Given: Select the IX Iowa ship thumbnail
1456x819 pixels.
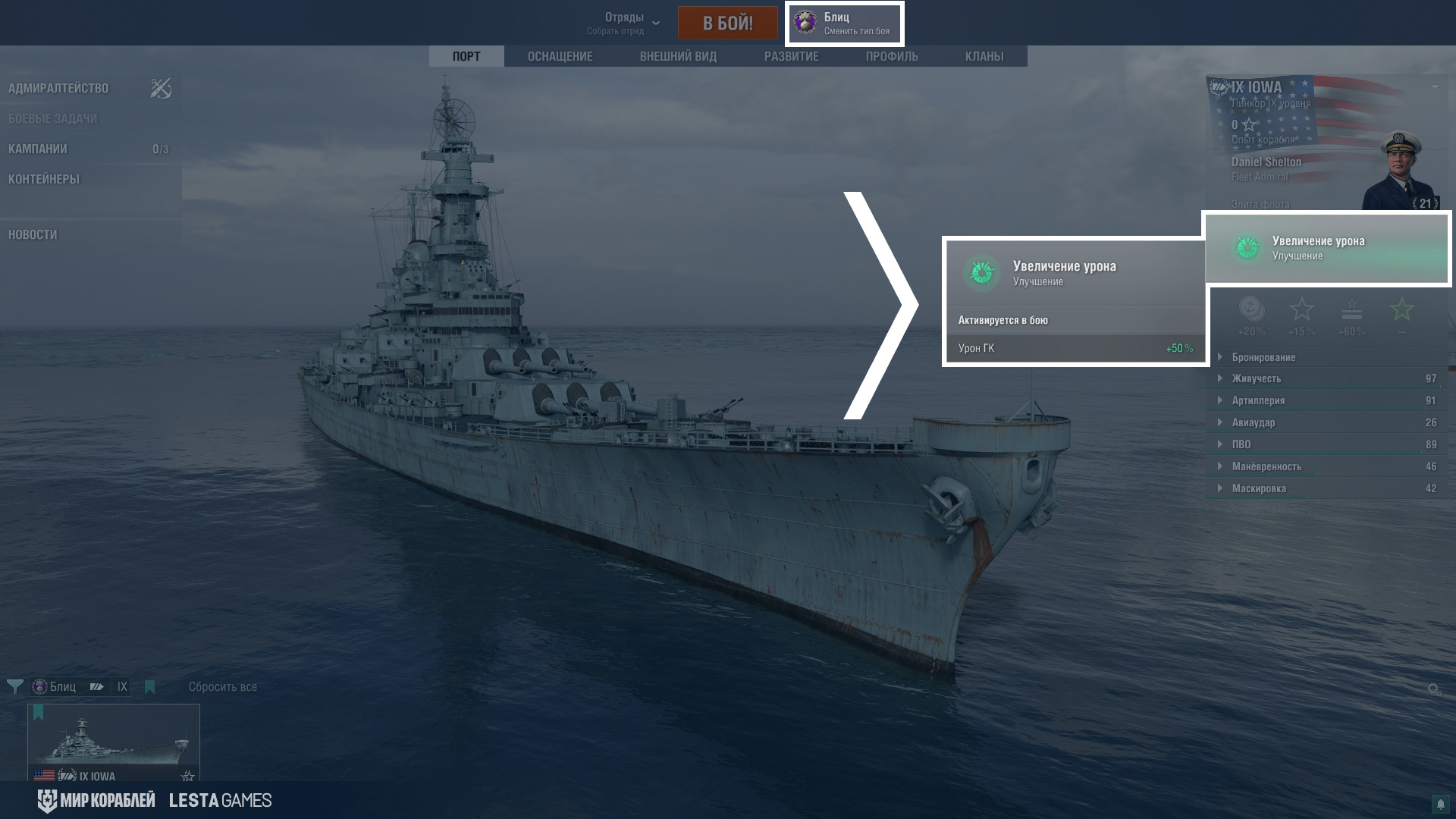Looking at the screenshot, I should click(114, 742).
